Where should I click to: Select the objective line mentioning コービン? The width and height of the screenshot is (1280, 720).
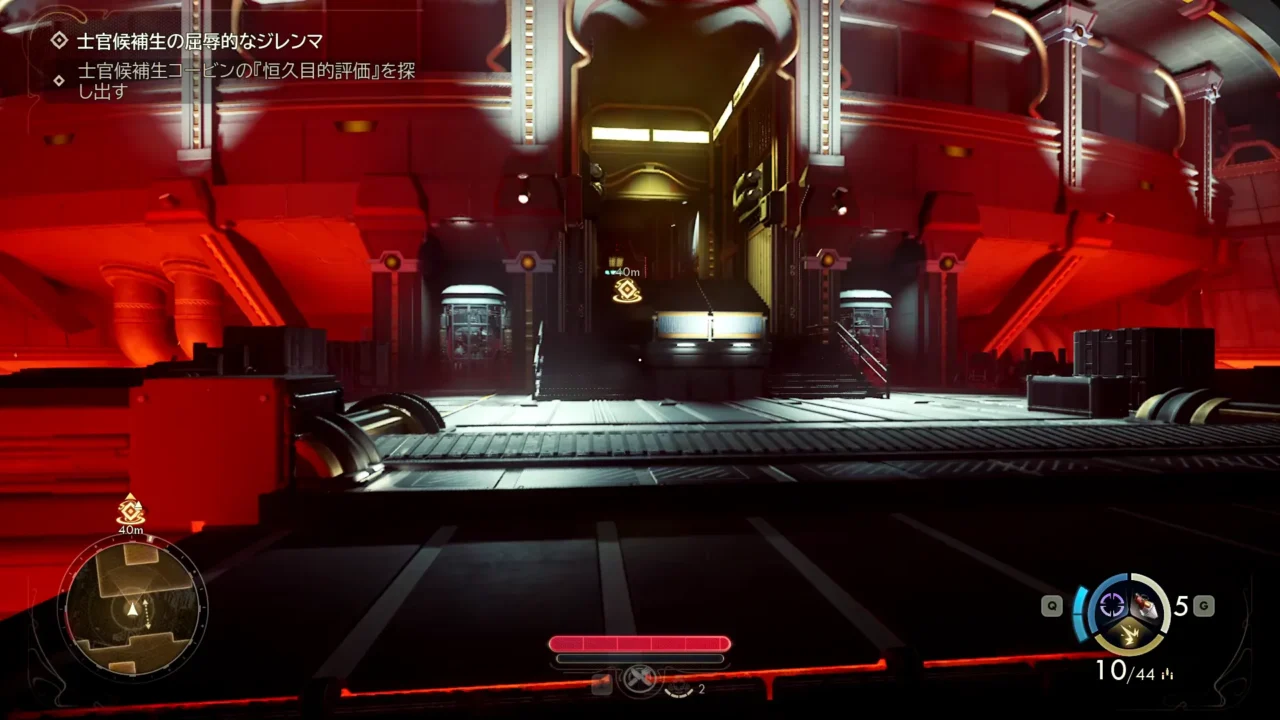pos(245,80)
